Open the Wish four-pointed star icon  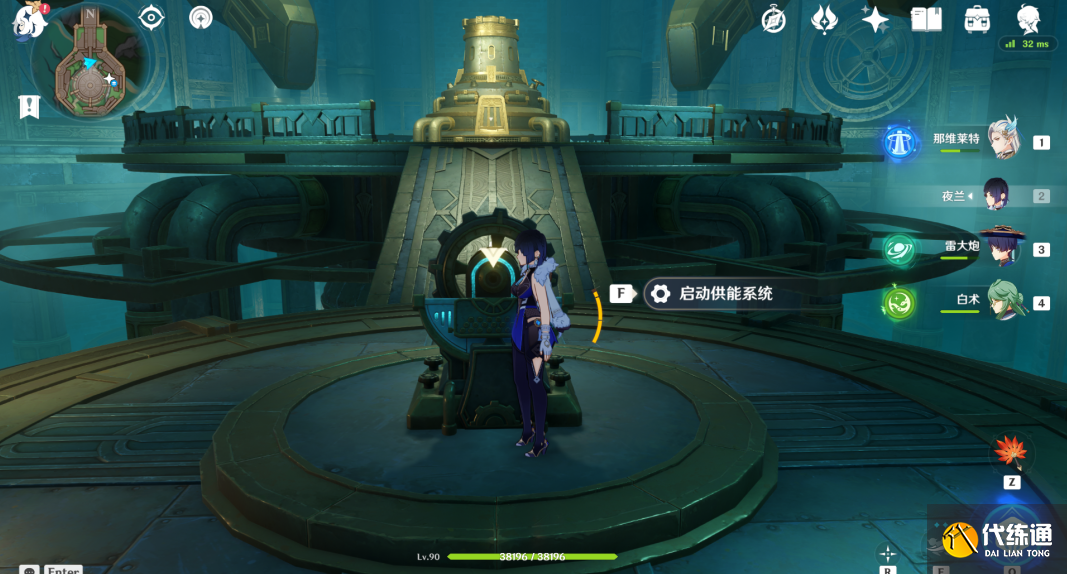pos(875,19)
